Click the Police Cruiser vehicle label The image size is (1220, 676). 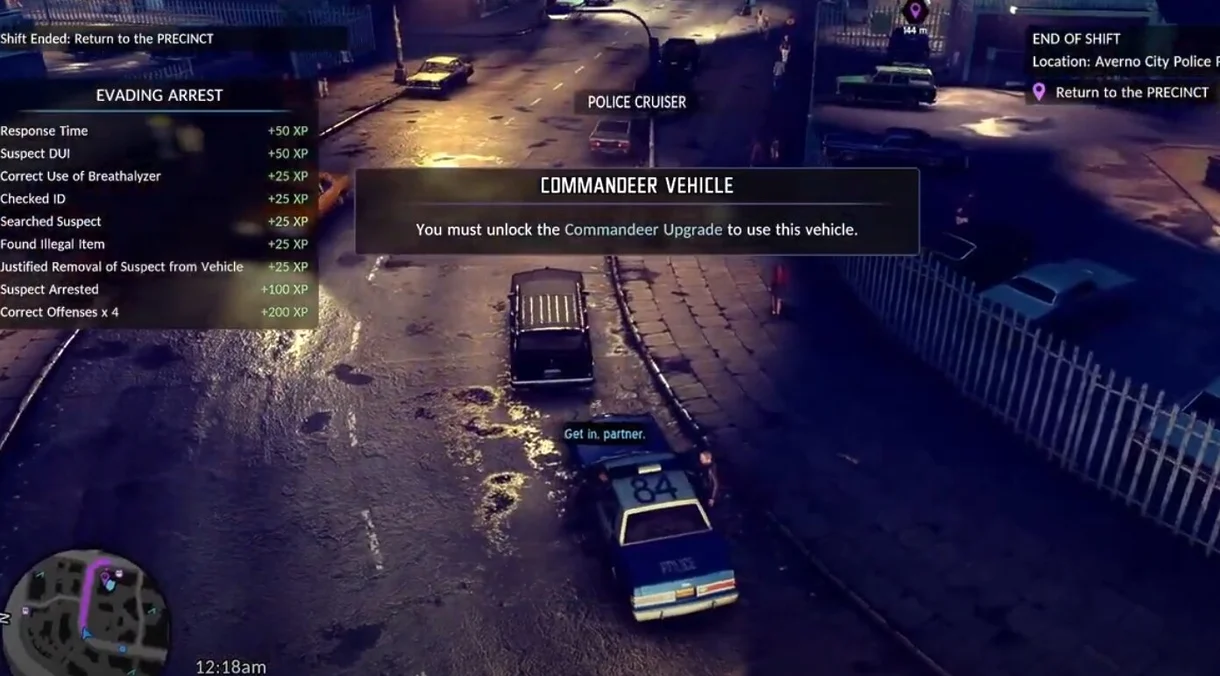point(636,102)
